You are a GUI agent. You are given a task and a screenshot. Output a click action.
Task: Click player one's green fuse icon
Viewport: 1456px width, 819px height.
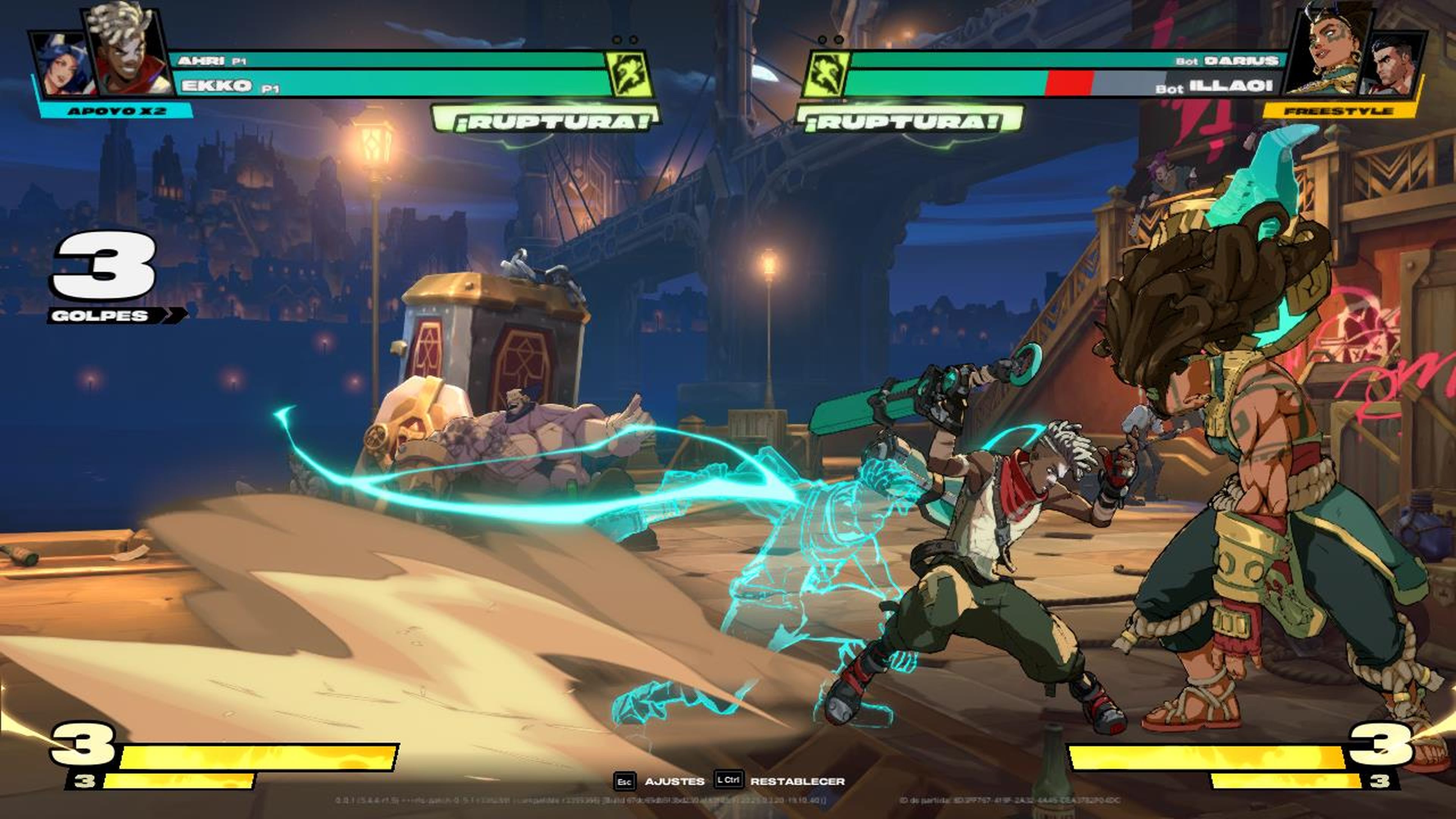629,74
